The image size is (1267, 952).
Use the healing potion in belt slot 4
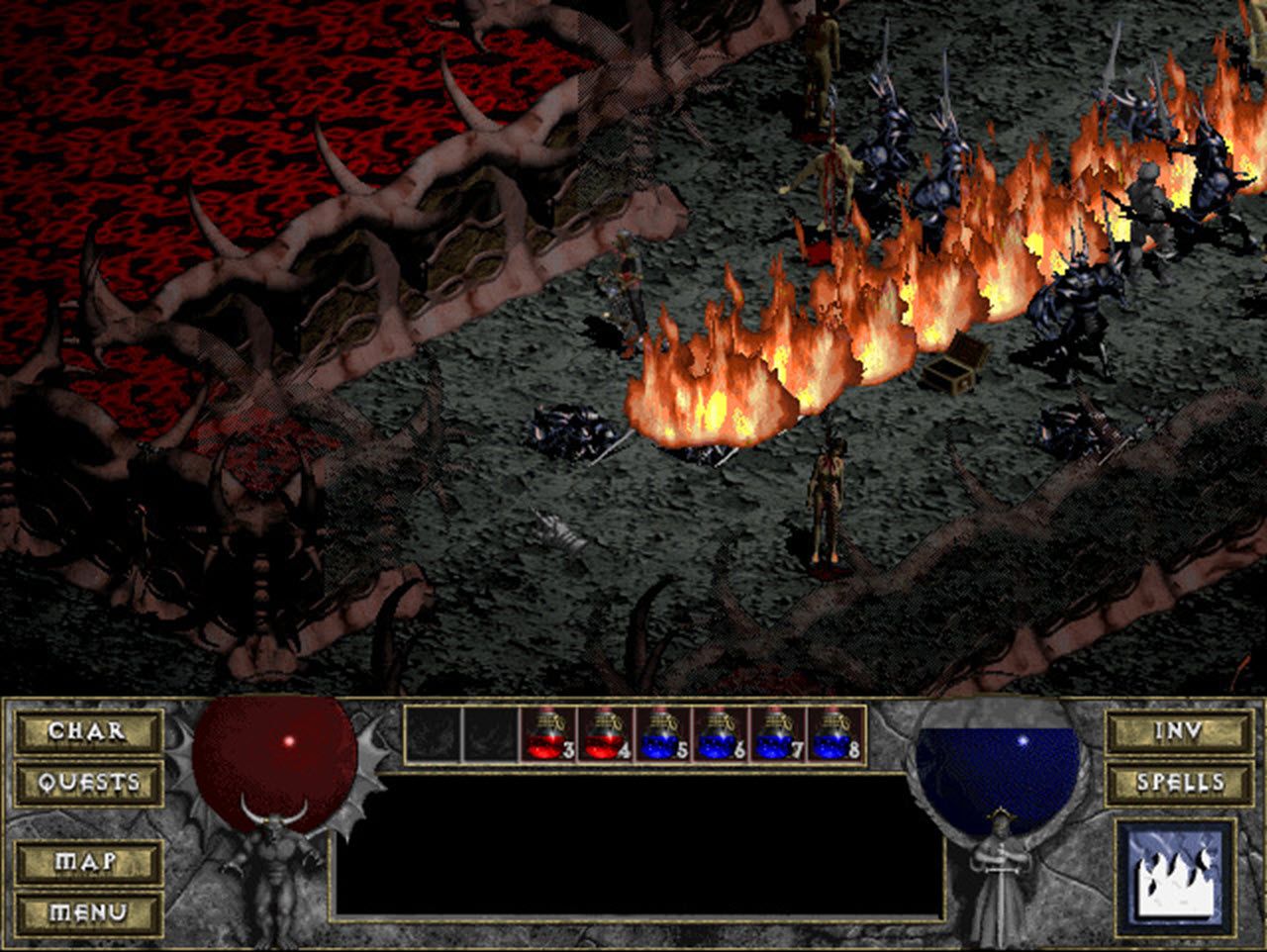(x=606, y=734)
